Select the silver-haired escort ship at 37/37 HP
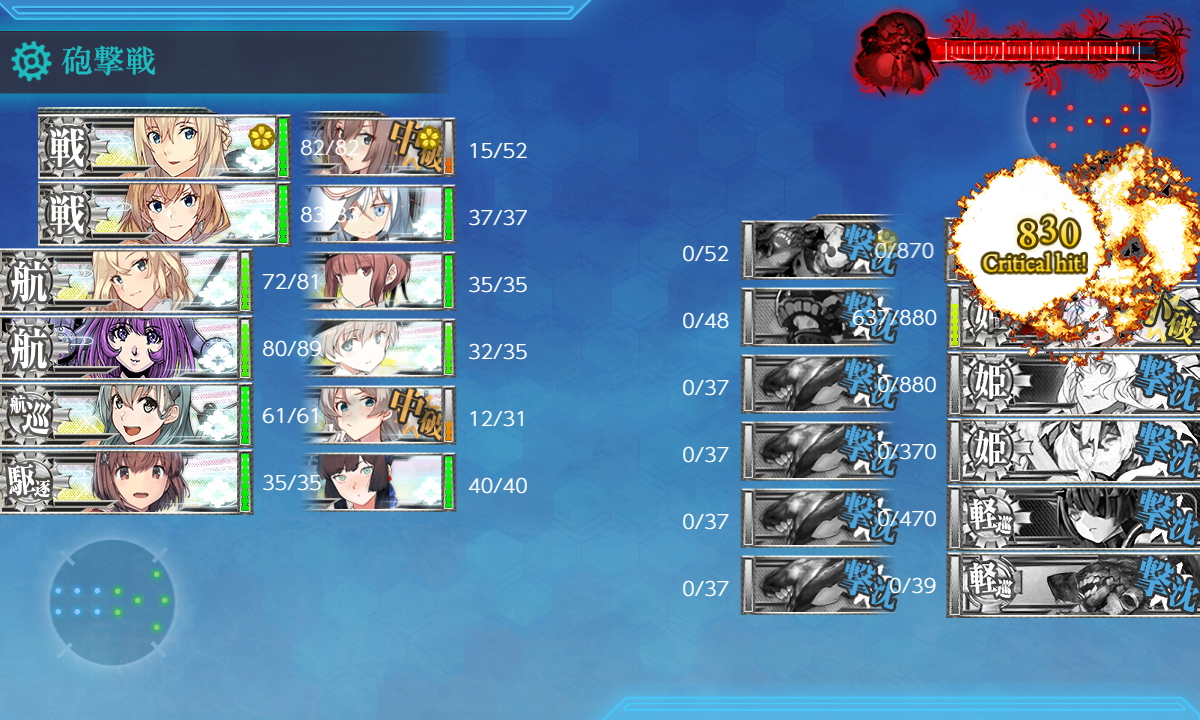 pos(380,214)
